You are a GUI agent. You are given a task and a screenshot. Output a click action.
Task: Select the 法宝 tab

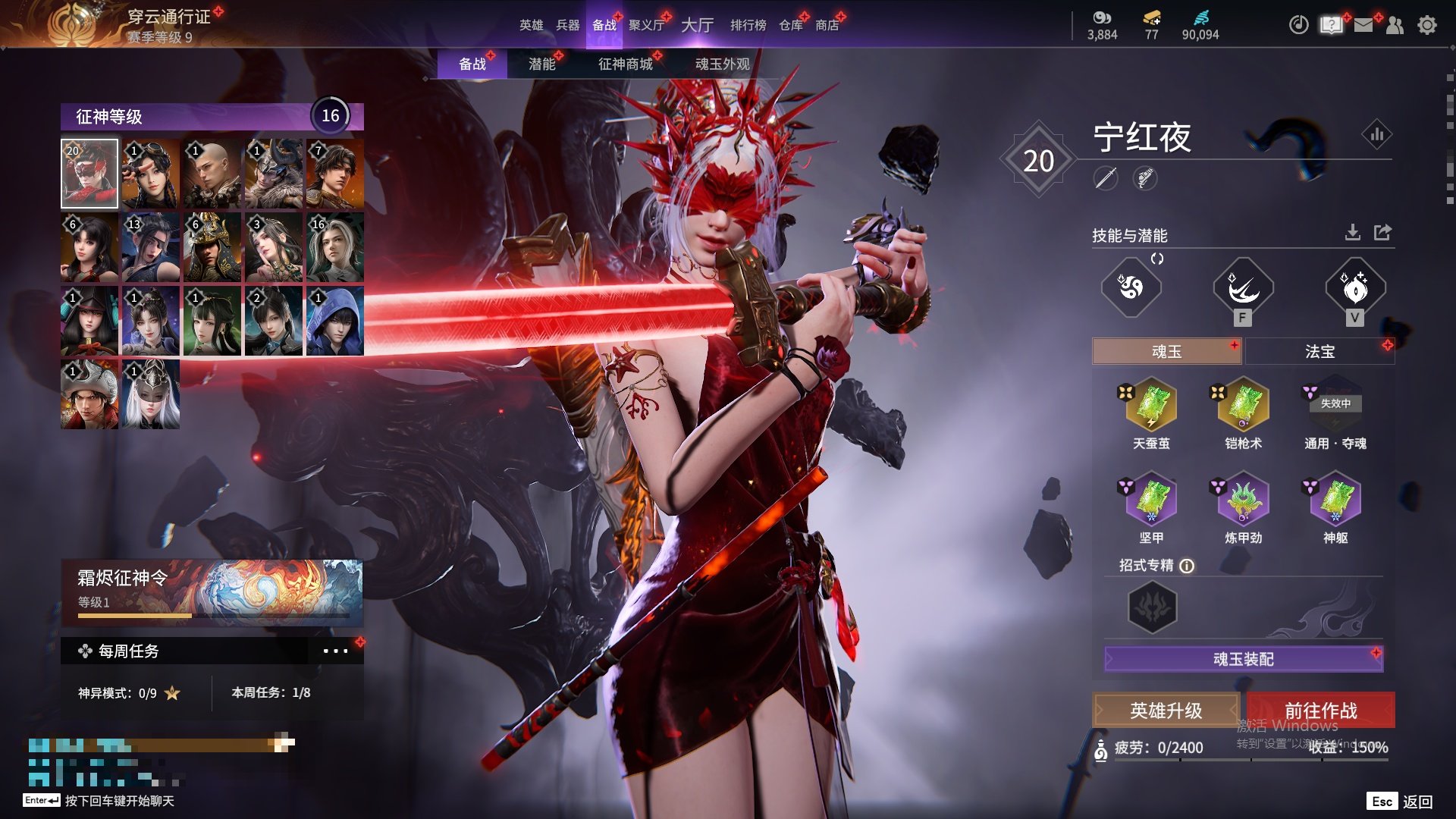tap(1319, 352)
